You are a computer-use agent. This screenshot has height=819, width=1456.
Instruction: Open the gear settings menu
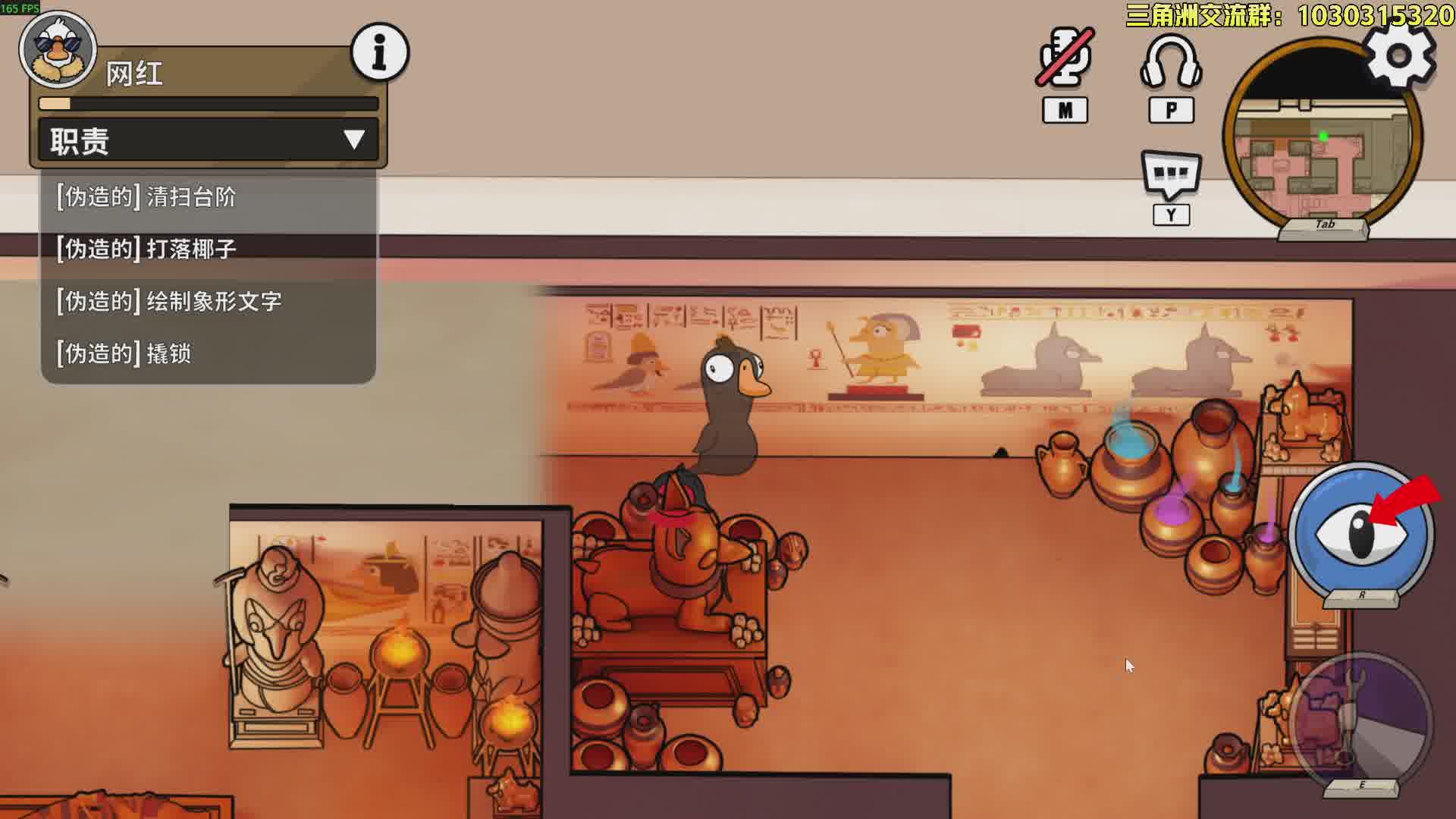[x=1399, y=55]
